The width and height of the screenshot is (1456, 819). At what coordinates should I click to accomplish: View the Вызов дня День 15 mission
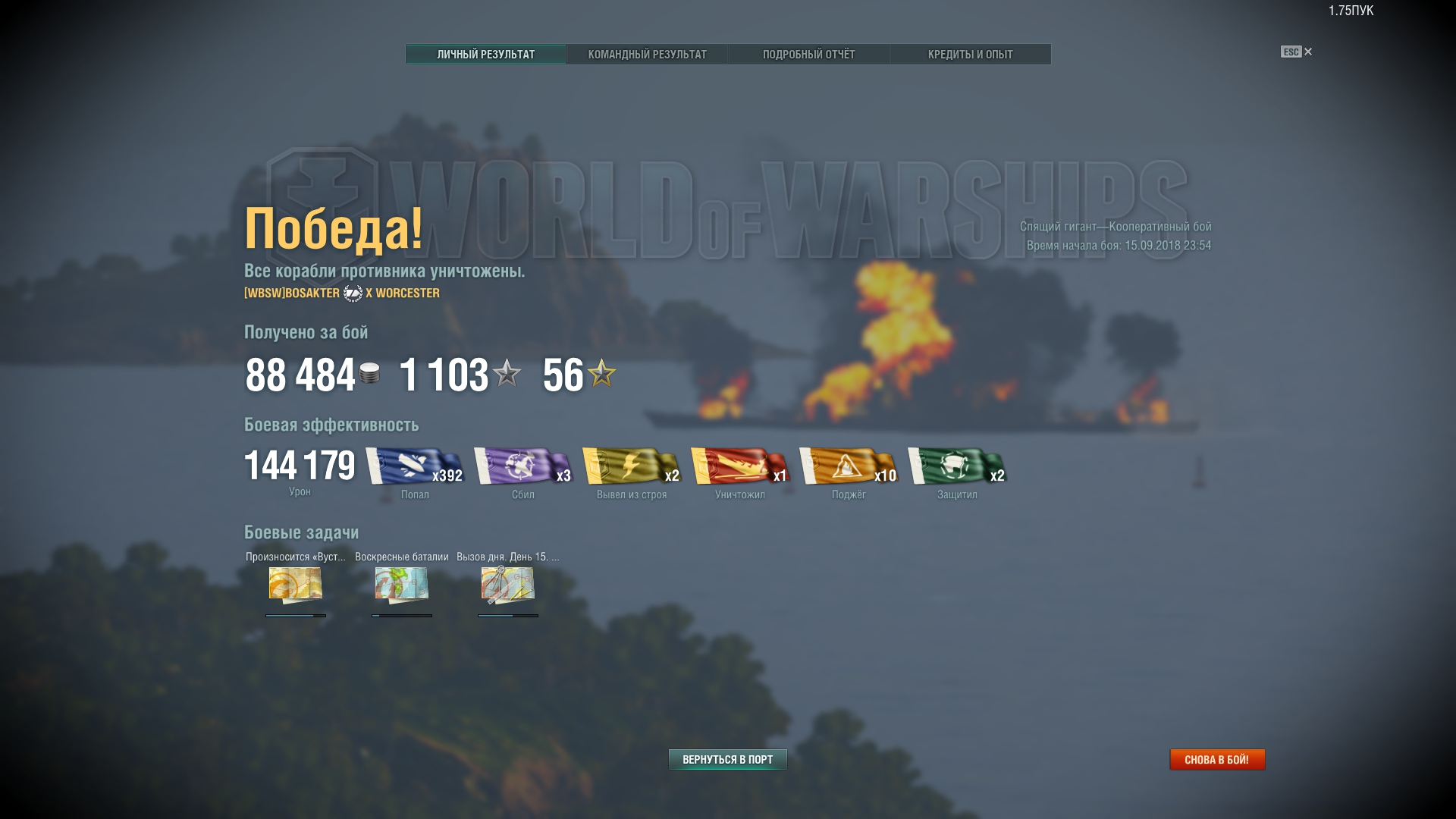(508, 585)
